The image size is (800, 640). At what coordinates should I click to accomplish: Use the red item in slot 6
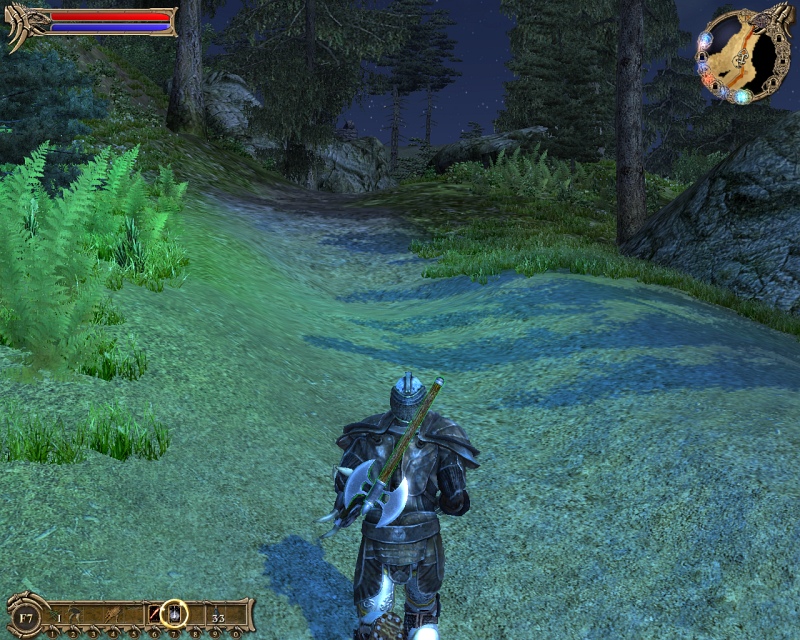[x=155, y=615]
